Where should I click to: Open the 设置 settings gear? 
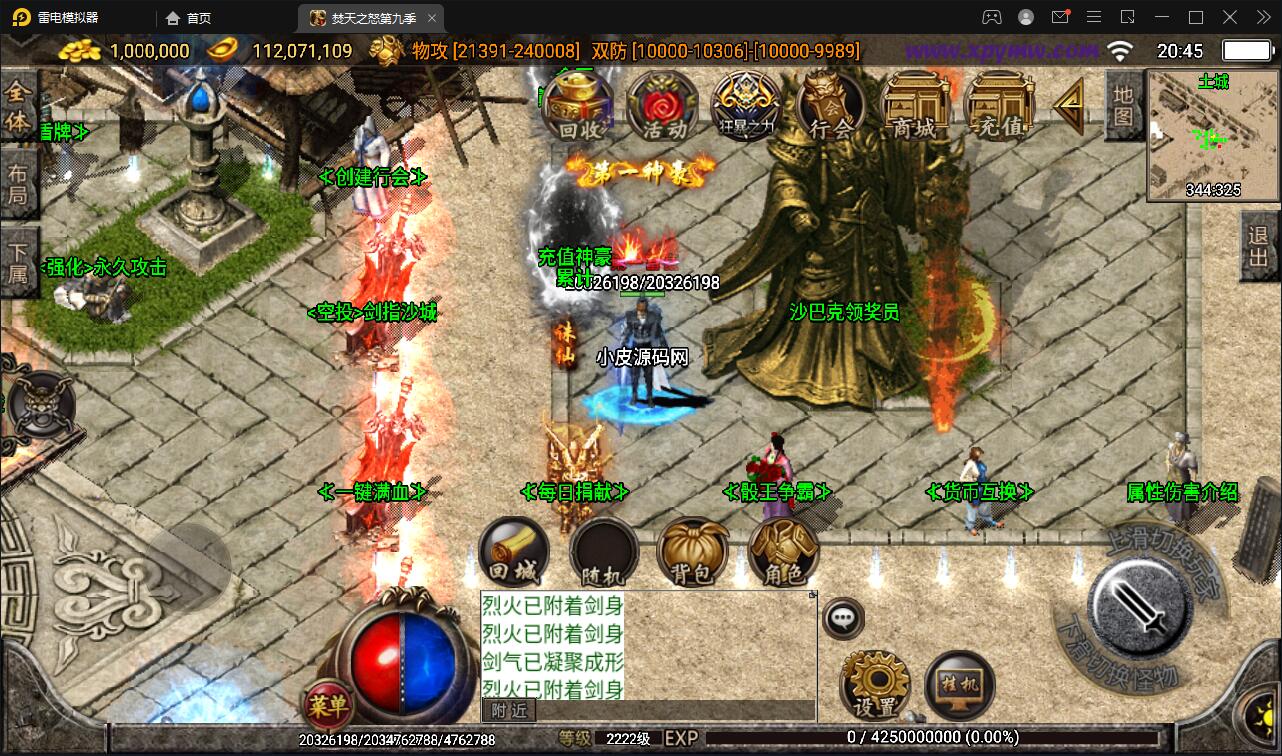tap(875, 685)
